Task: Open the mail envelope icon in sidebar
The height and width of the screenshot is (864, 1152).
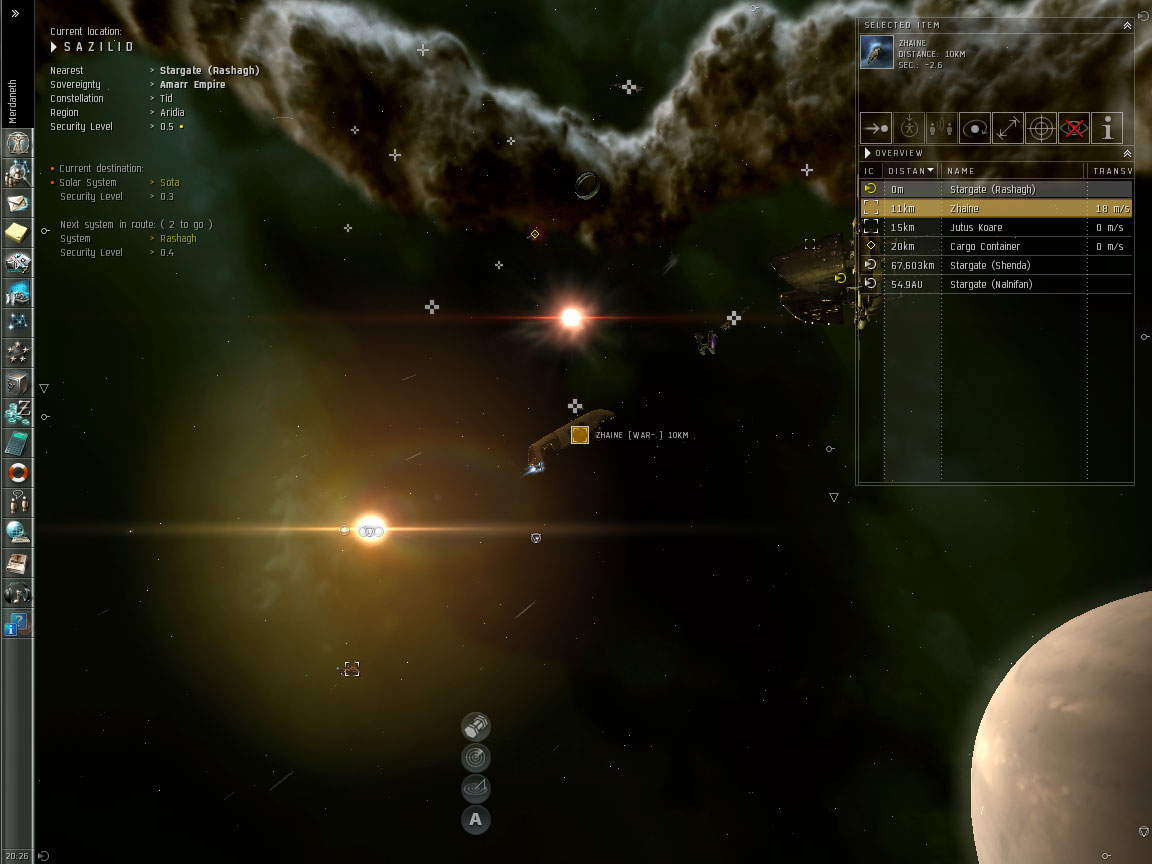Action: [x=17, y=203]
